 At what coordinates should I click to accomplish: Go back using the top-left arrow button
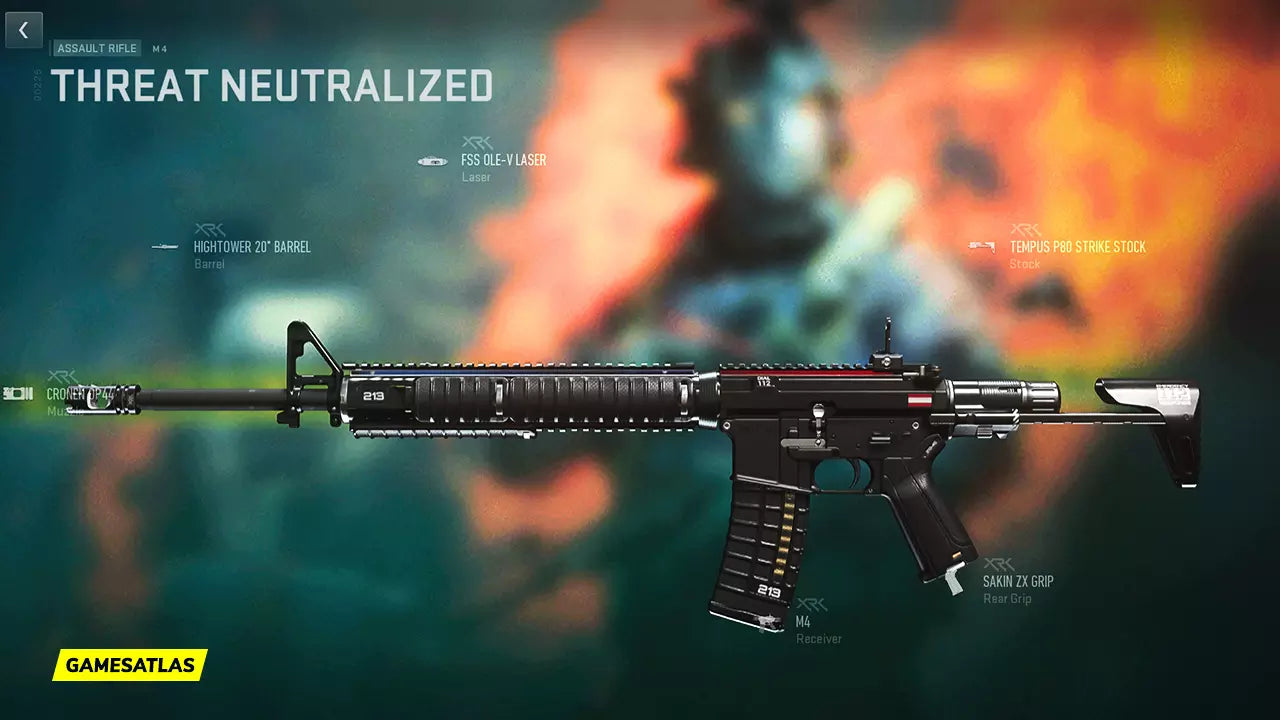click(24, 31)
